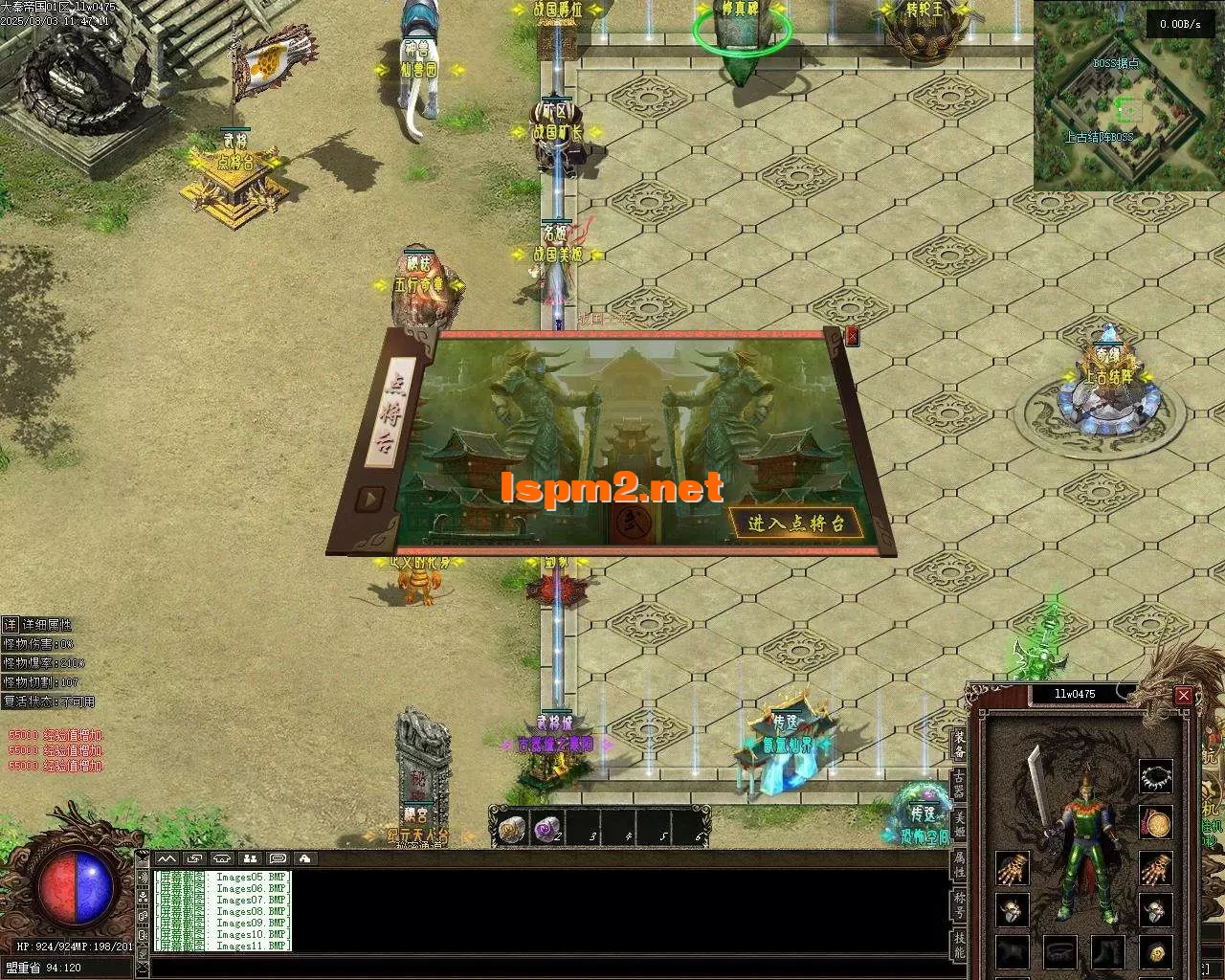Click the arrow button on the scroll's left handle
This screenshot has width=1225, height=980.
pos(370,499)
